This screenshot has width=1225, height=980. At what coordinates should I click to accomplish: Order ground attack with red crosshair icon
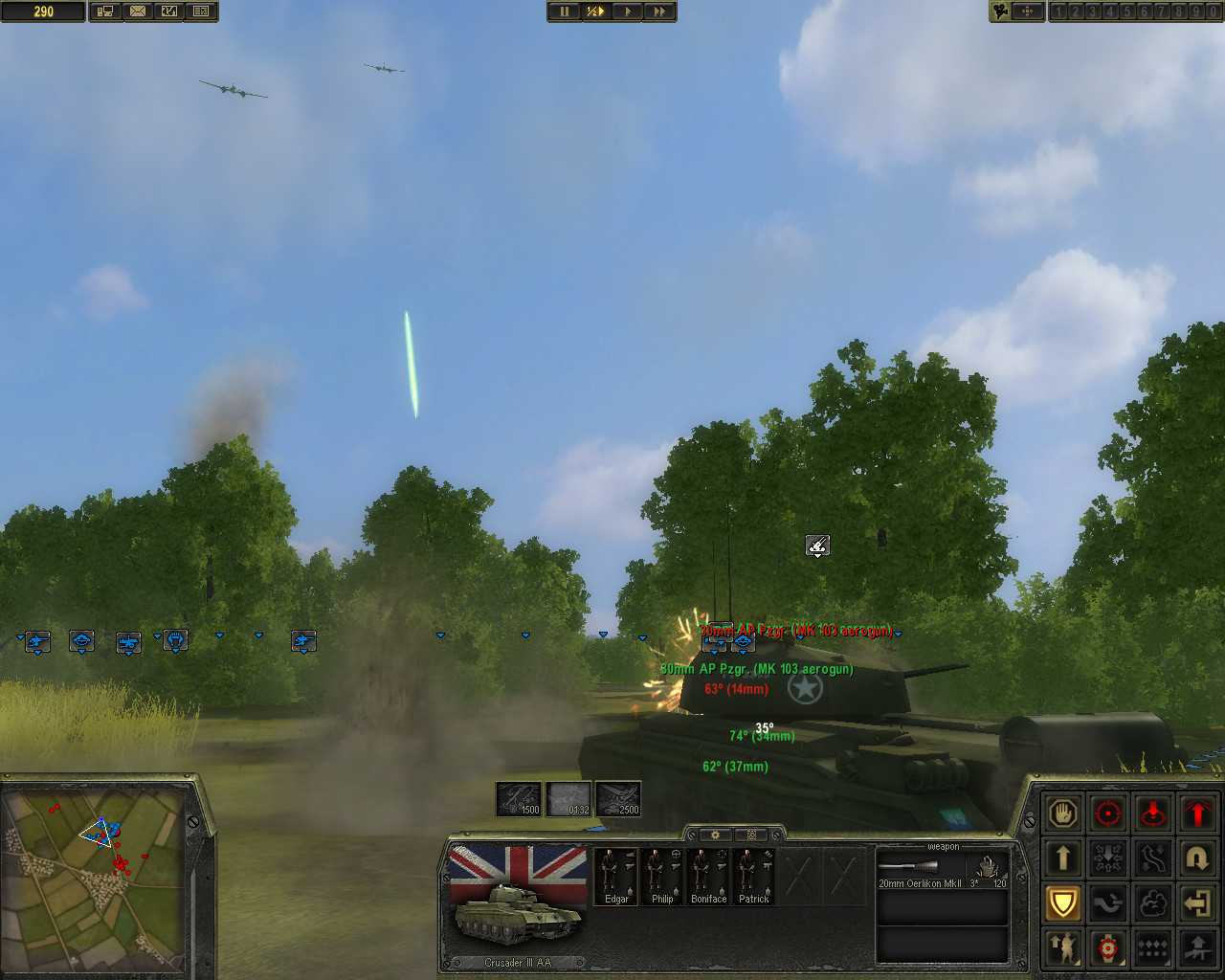(1108, 813)
